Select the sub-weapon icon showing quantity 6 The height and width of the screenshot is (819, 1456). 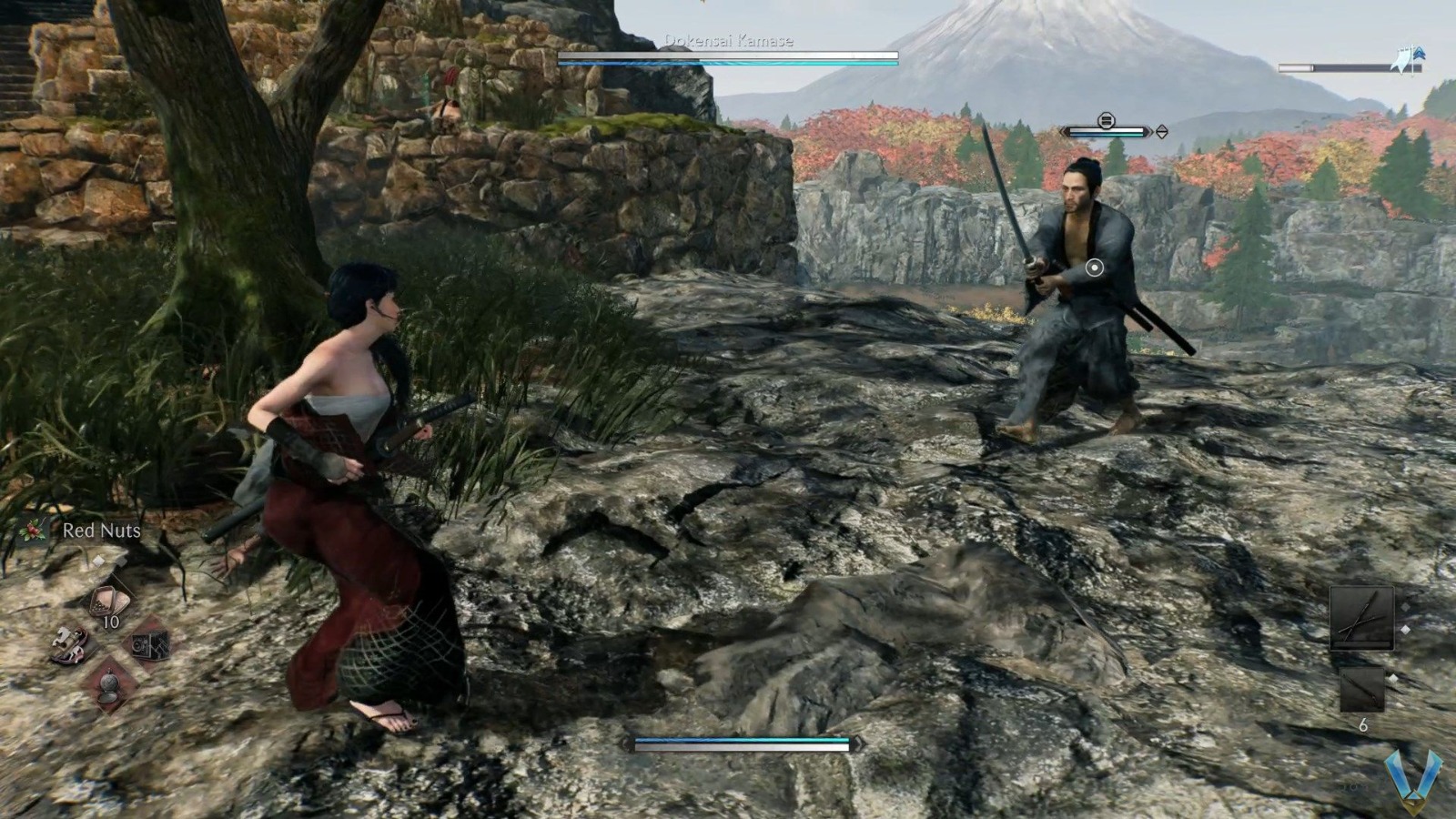1363,689
